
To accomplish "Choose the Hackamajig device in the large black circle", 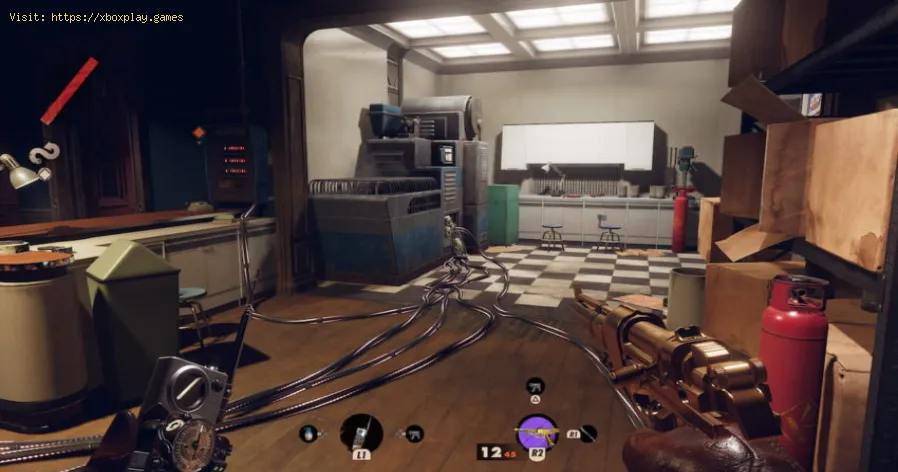I will click(x=360, y=432).
